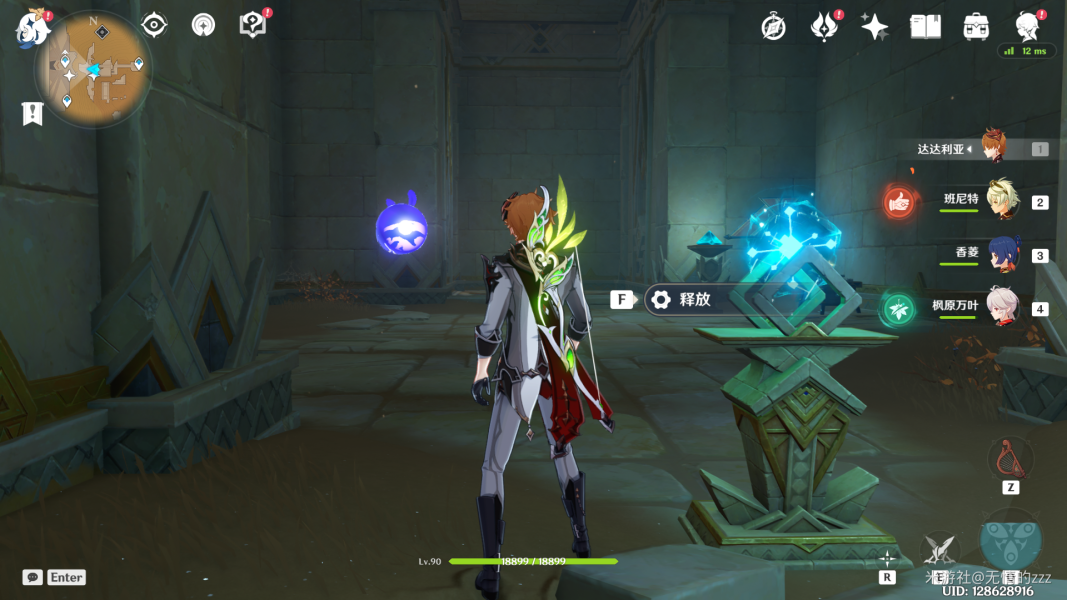Activate the eye-shaped elemental sight icon
1067x600 pixels.
(x=154, y=25)
